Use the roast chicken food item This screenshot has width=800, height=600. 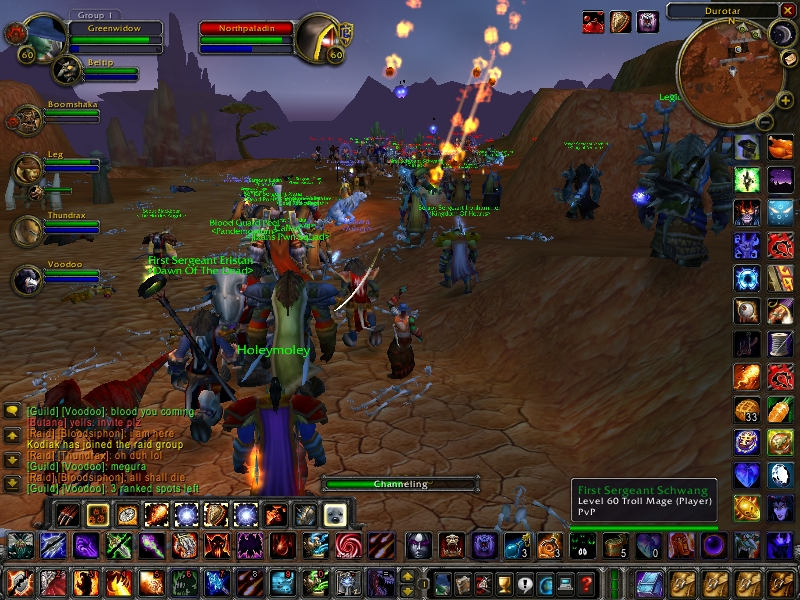[781, 146]
